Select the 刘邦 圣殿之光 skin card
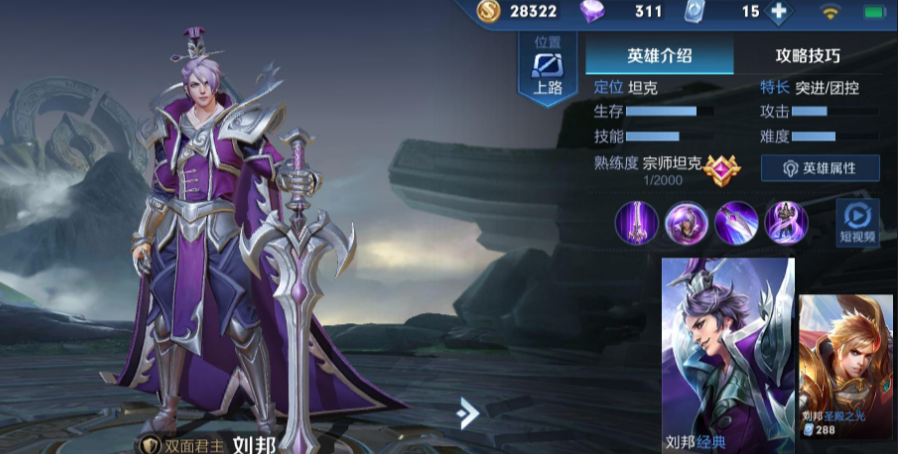This screenshot has width=898, height=454. [846, 367]
